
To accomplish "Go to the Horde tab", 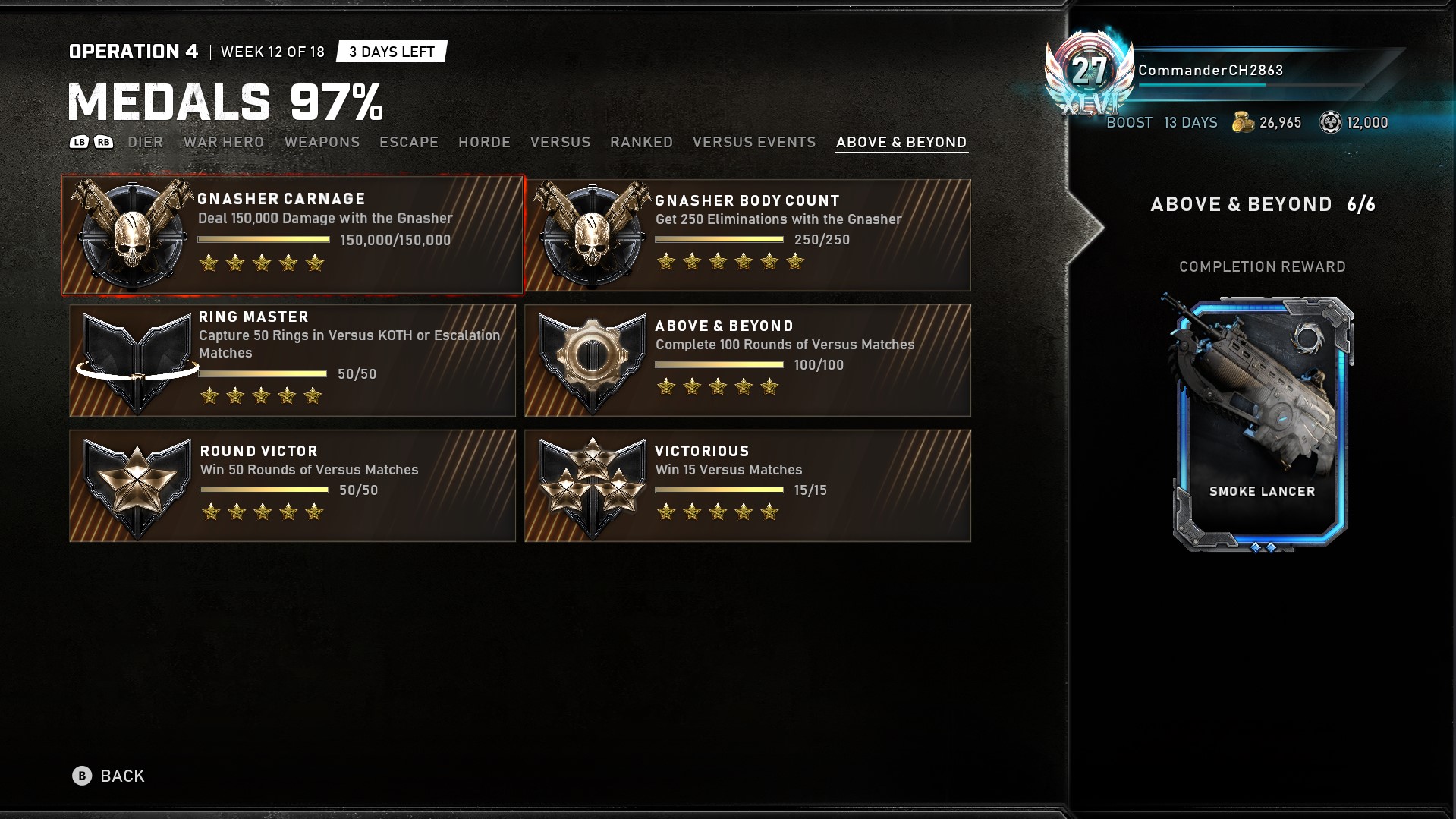I will click(484, 142).
